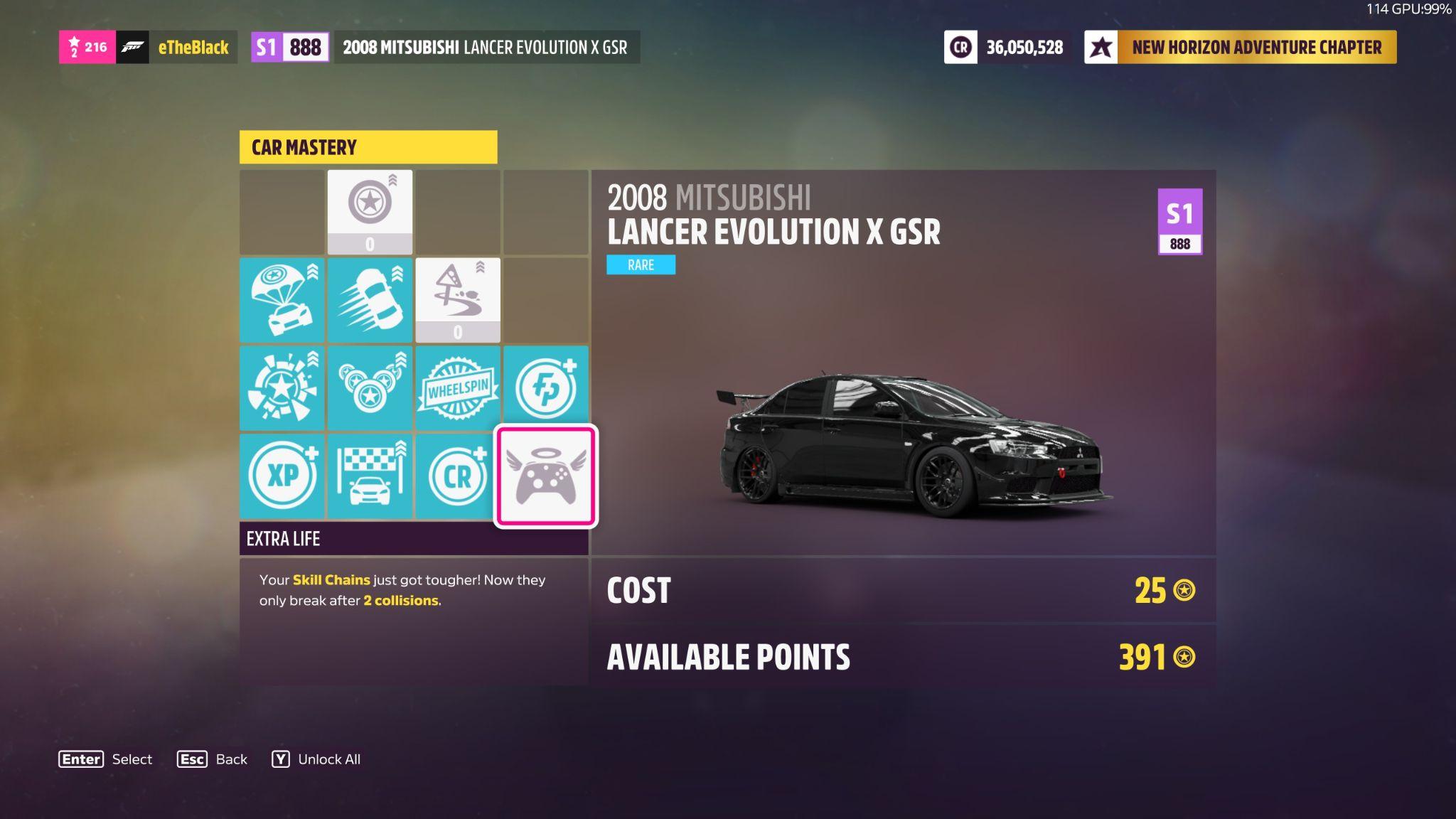Pick the speeding car skill perk

tap(370, 300)
